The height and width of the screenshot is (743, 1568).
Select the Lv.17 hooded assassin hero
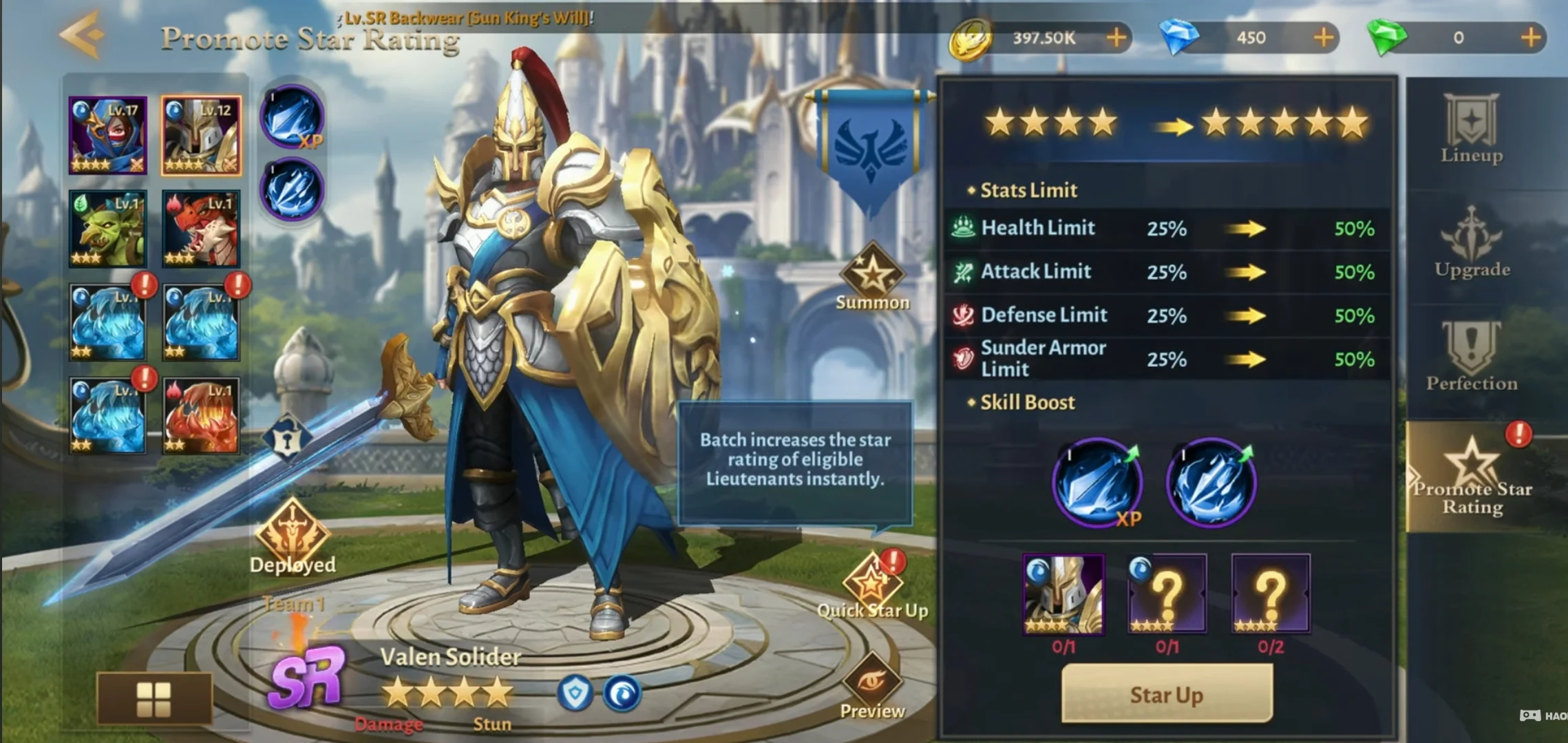[107, 135]
